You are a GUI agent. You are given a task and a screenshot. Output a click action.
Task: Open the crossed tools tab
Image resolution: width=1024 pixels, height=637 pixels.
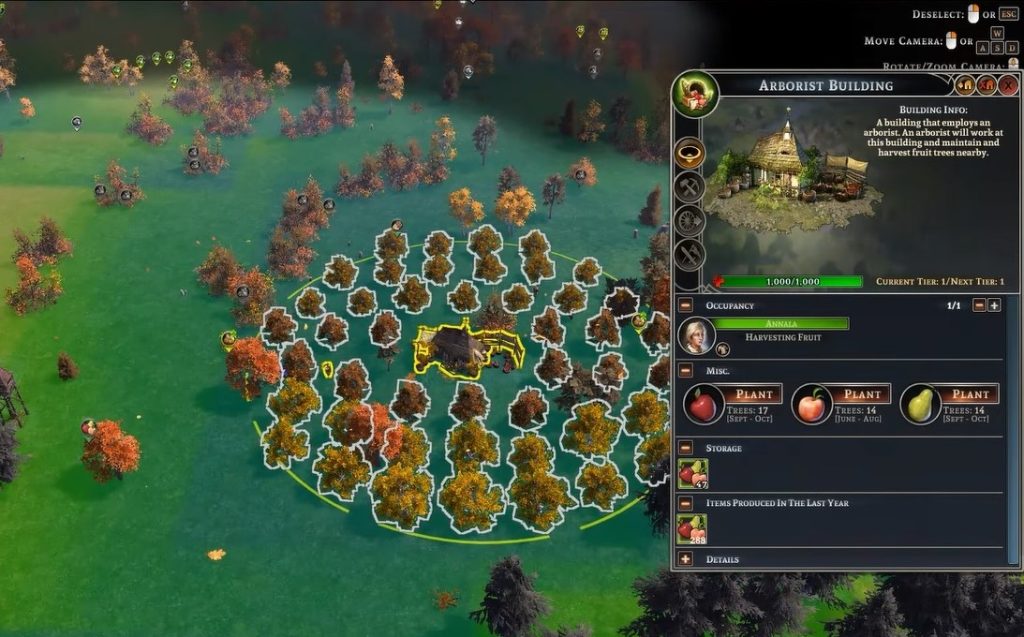coord(690,254)
